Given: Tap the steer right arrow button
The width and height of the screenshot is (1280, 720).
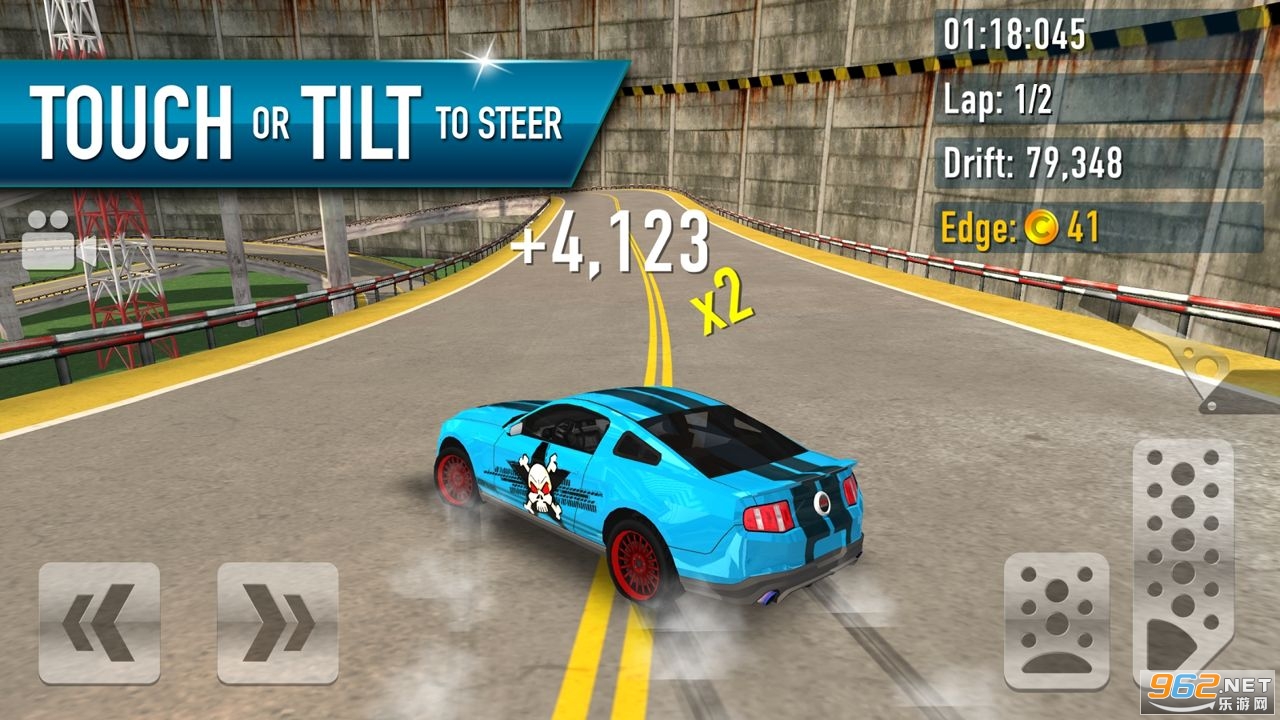Looking at the screenshot, I should pos(277,623).
